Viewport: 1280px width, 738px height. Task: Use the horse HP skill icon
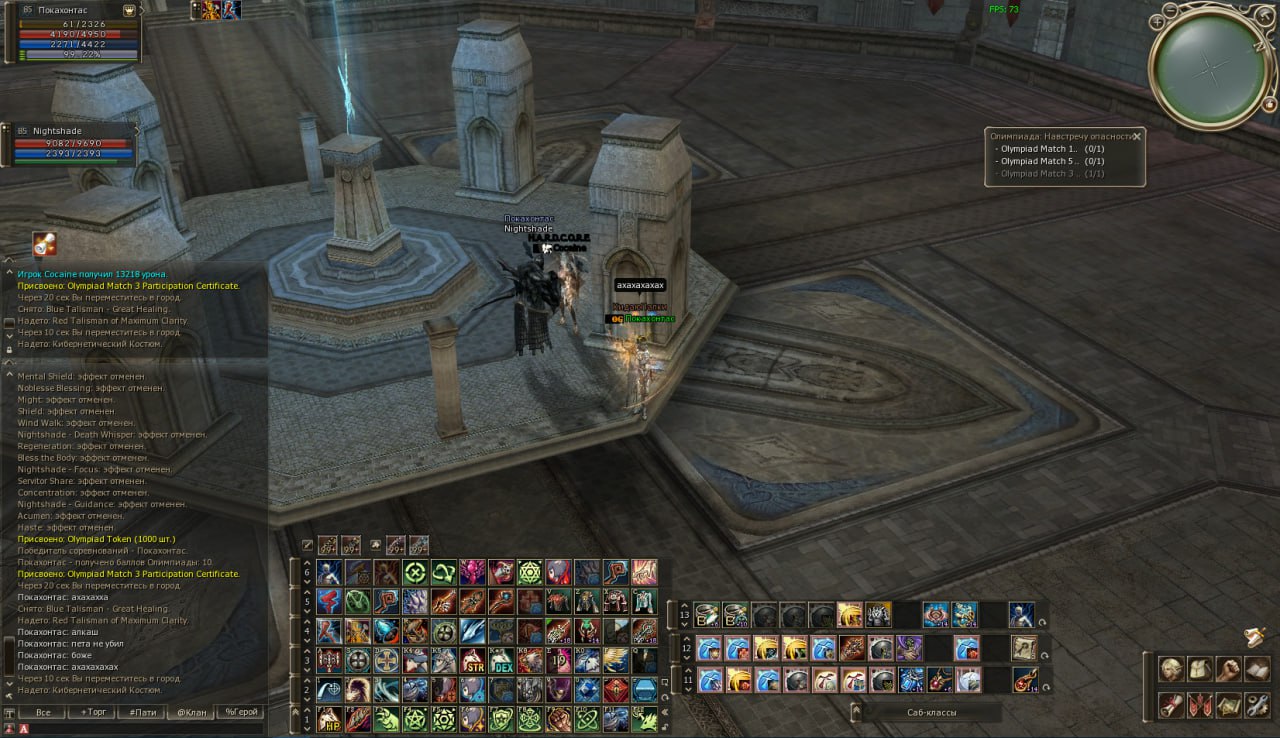[330, 718]
